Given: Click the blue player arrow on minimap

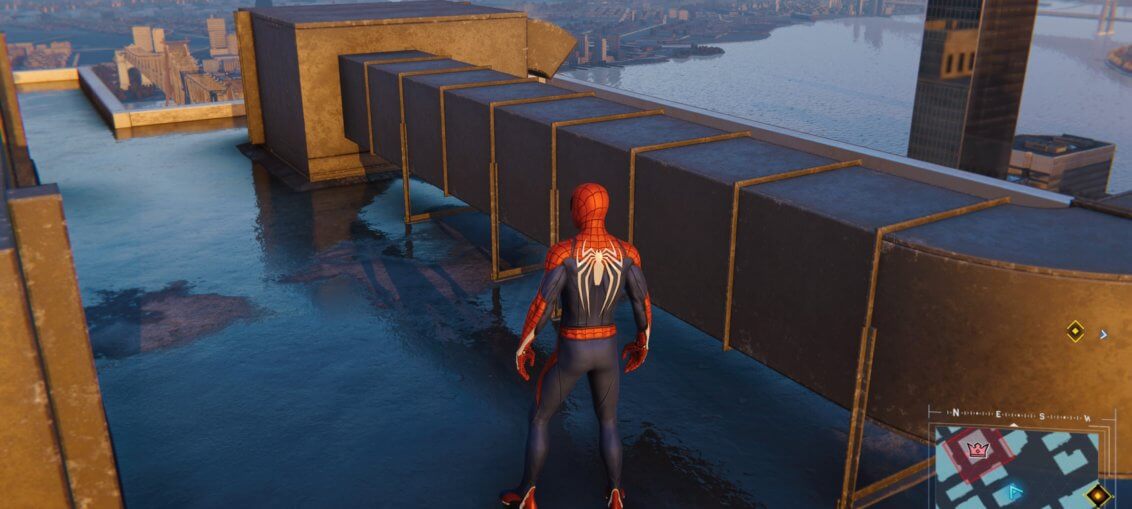Looking at the screenshot, I should pyautogui.click(x=1016, y=491).
